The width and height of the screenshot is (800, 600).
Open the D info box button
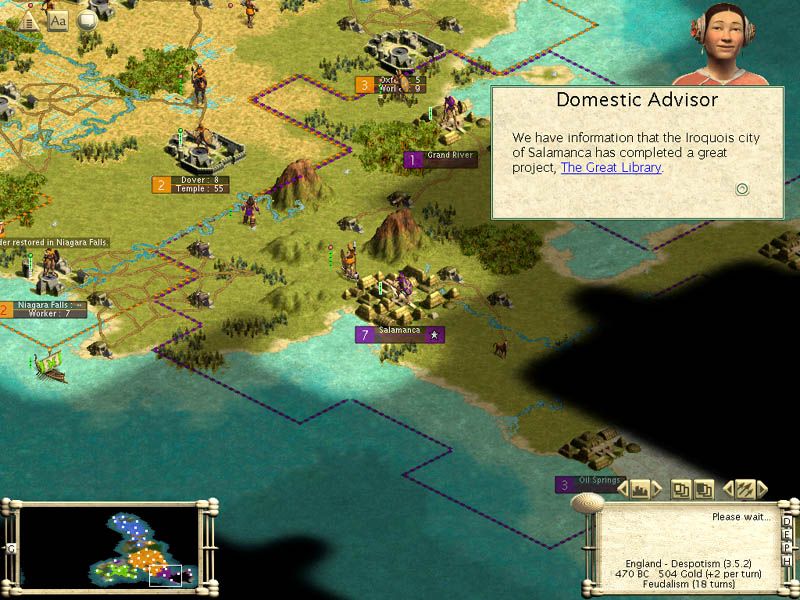[x=787, y=521]
